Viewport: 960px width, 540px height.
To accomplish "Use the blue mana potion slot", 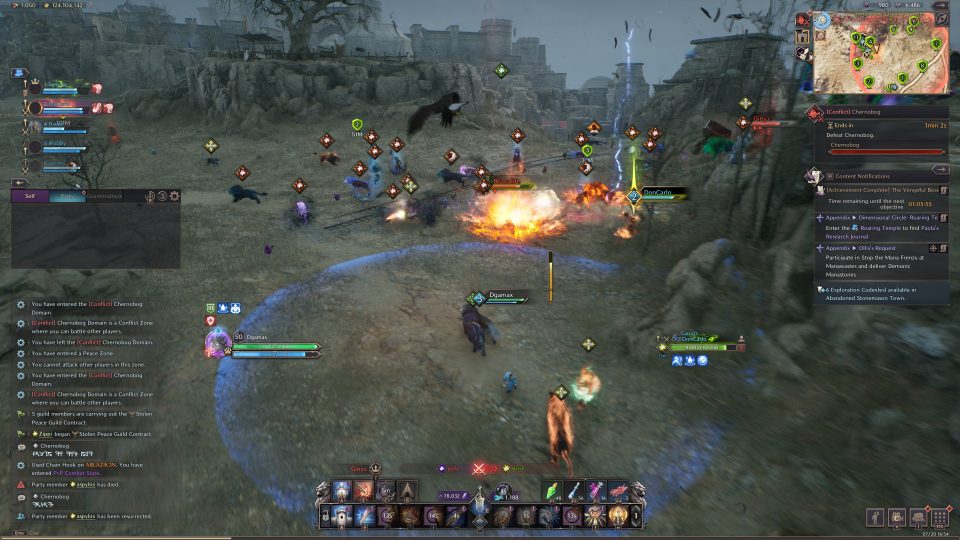I will coord(575,490).
